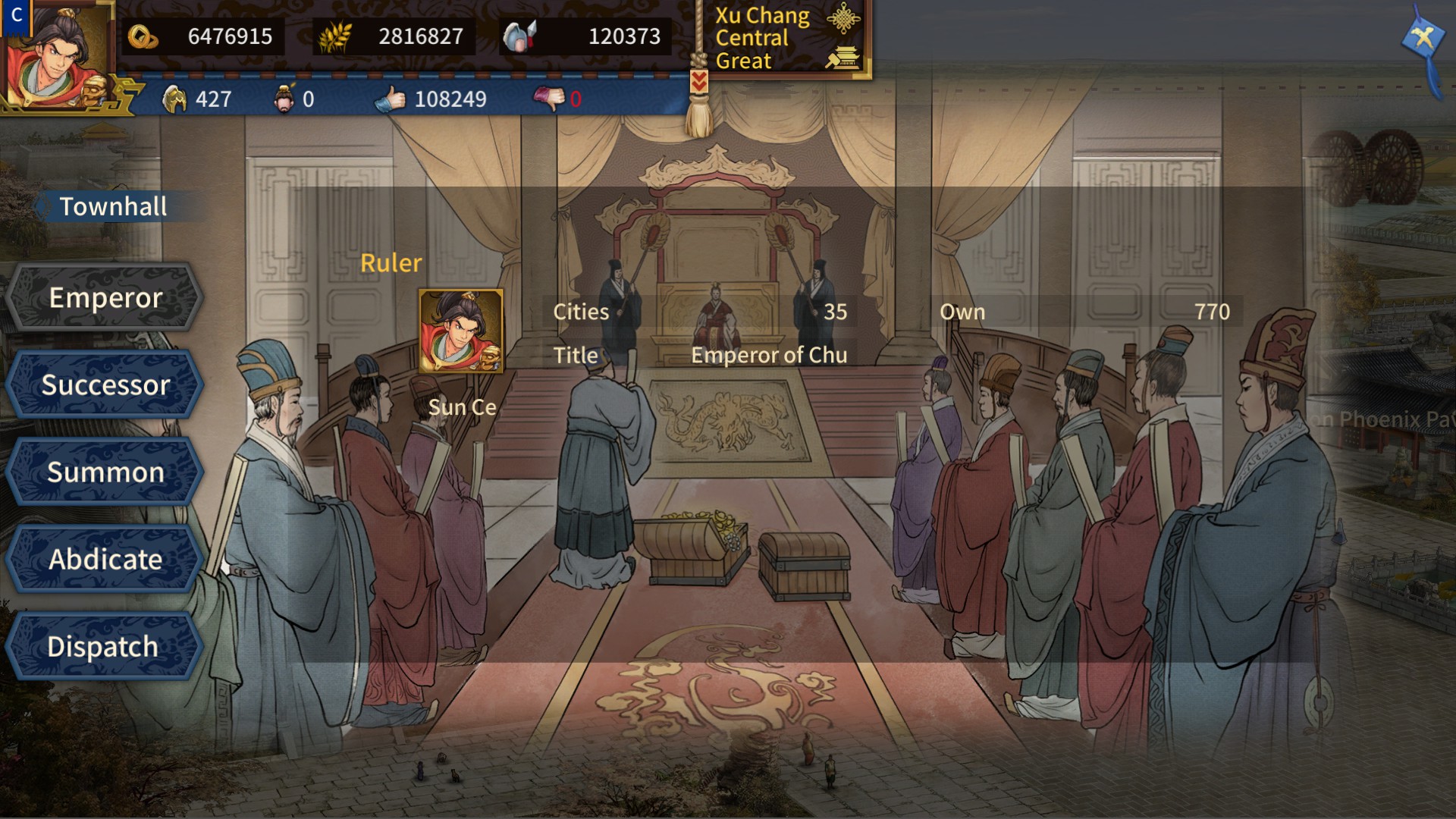Viewport: 1456px width, 819px height.
Task: Collapse the city banner via red chevron tassel
Action: pyautogui.click(x=698, y=80)
